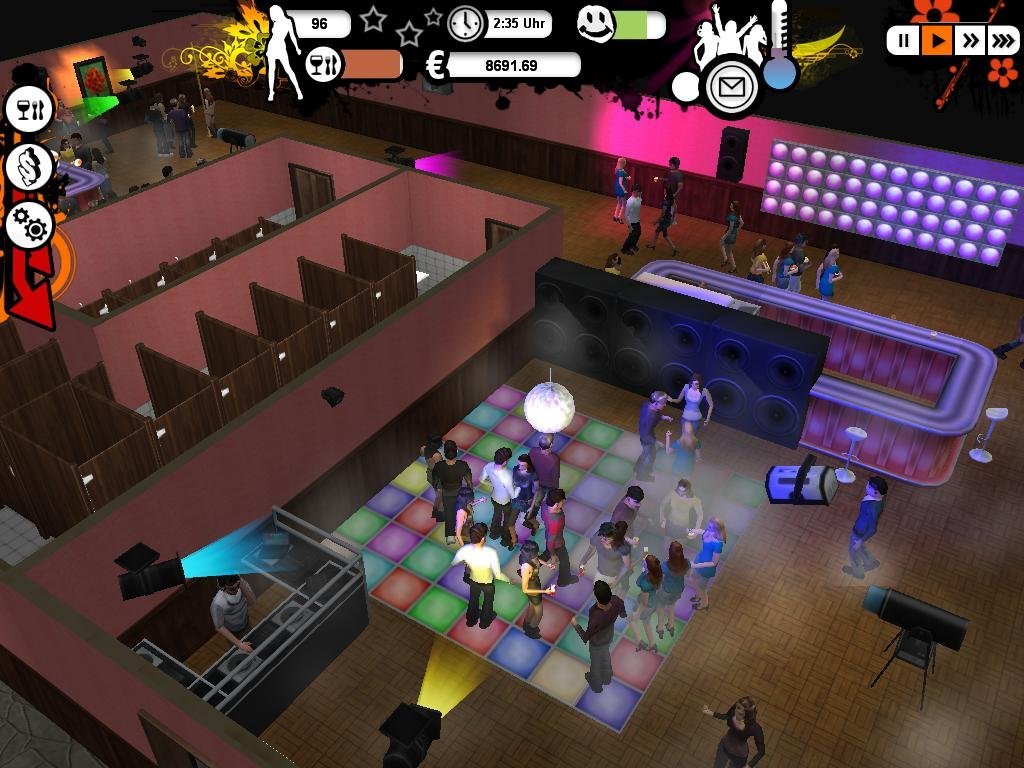Open the envelope messages button

tap(733, 87)
